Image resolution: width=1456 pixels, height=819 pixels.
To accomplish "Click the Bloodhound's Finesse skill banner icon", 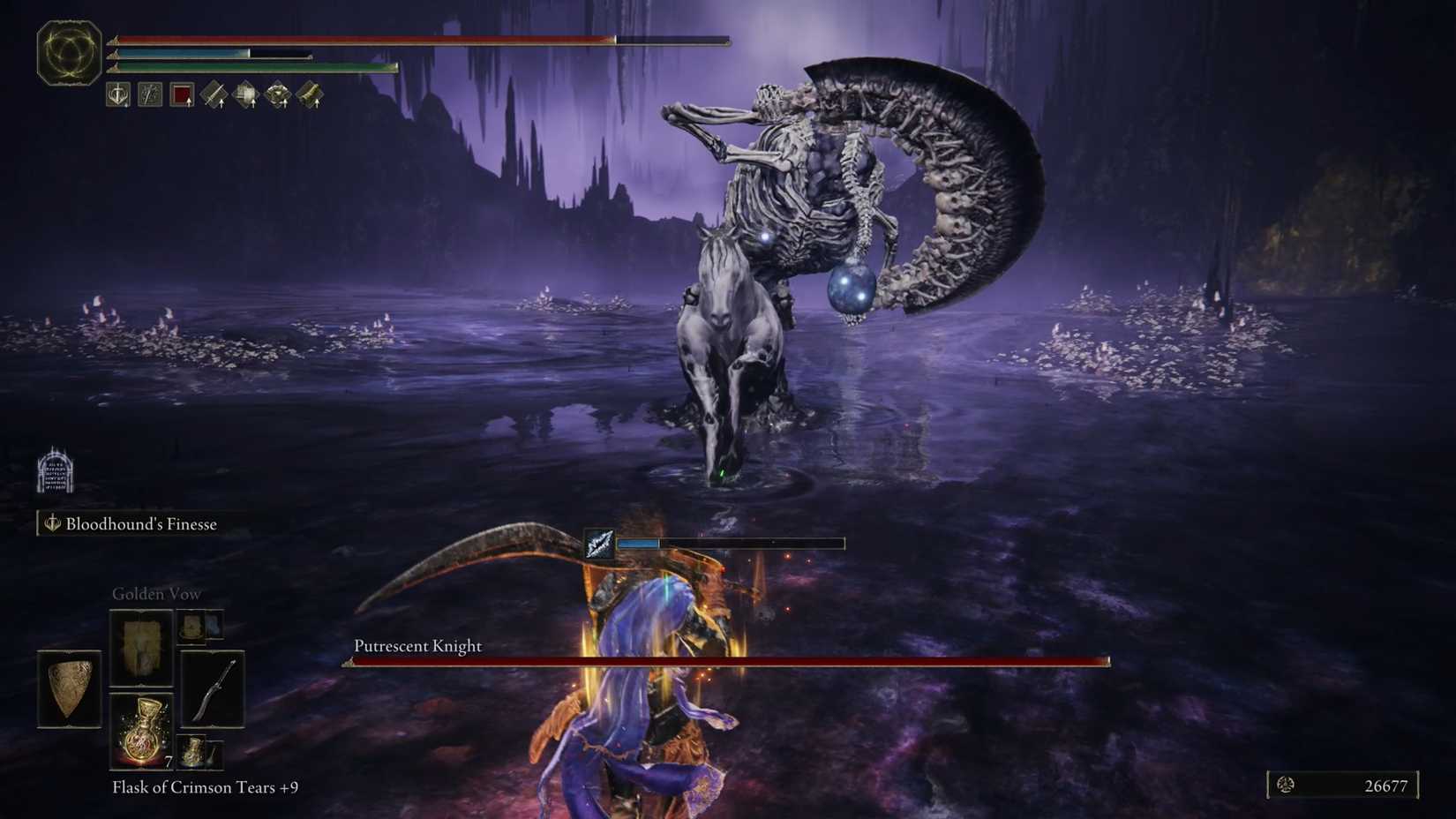I will tap(51, 523).
